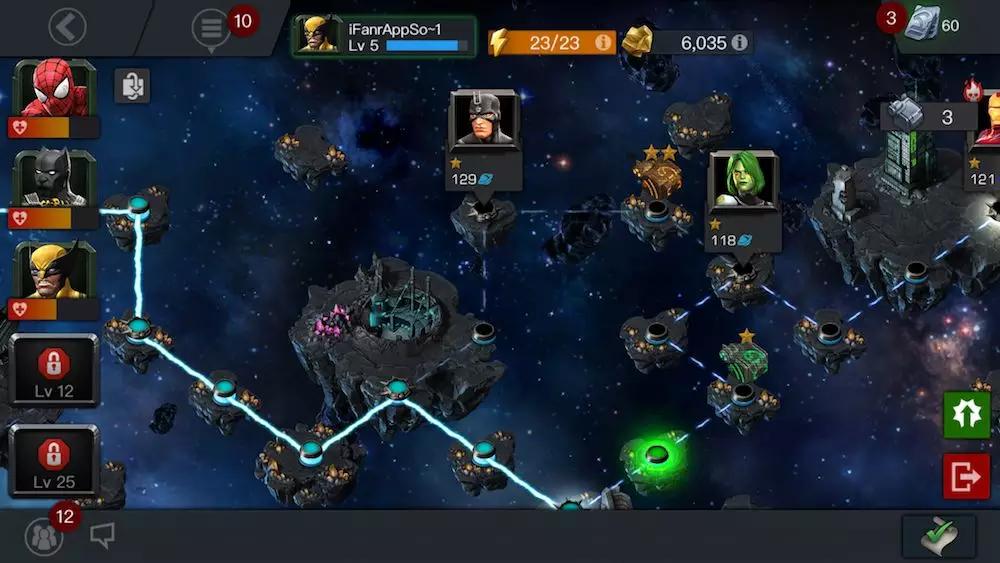Image resolution: width=1000 pixels, height=563 pixels.
Task: Open the main menu with 10 notifications
Action: [211, 28]
